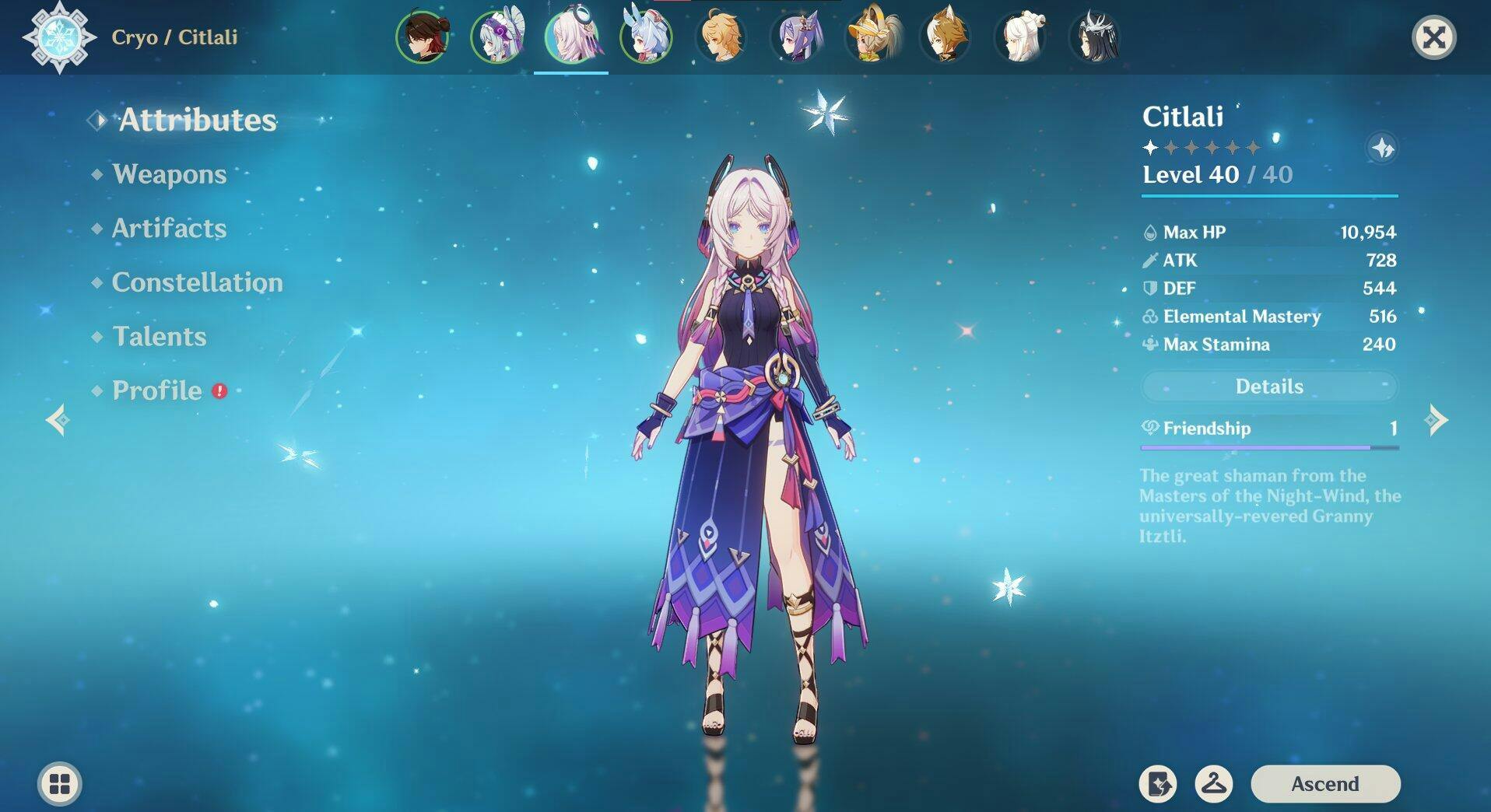Go to the previous character arrow
This screenshot has height=812, width=1491.
[x=58, y=420]
